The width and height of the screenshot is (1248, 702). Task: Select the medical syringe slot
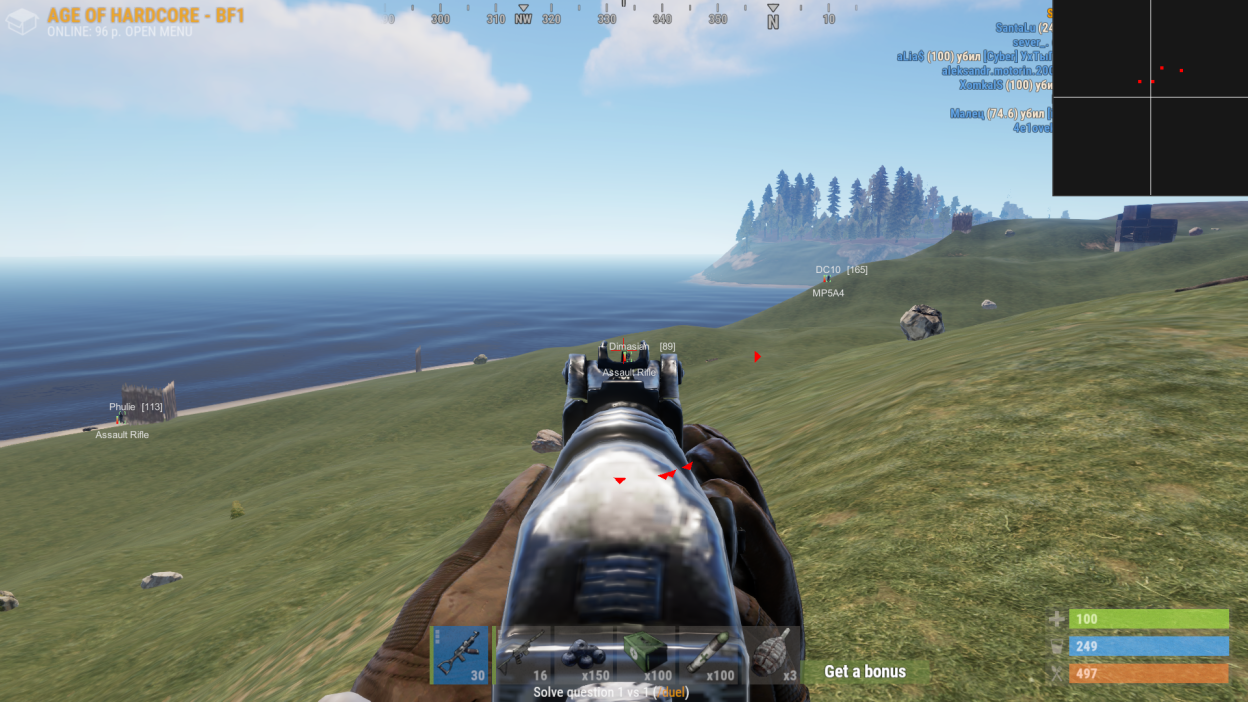point(709,655)
